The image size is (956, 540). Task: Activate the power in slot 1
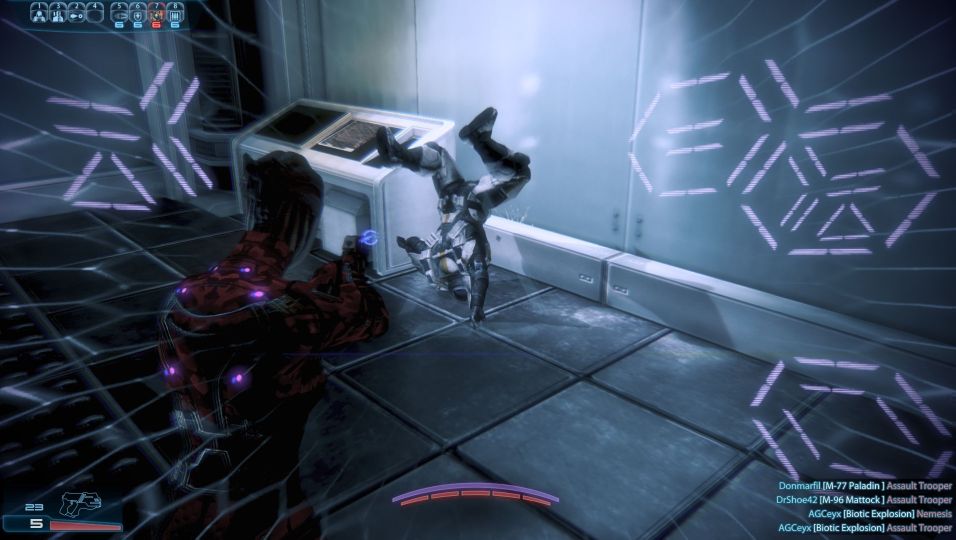40,13
